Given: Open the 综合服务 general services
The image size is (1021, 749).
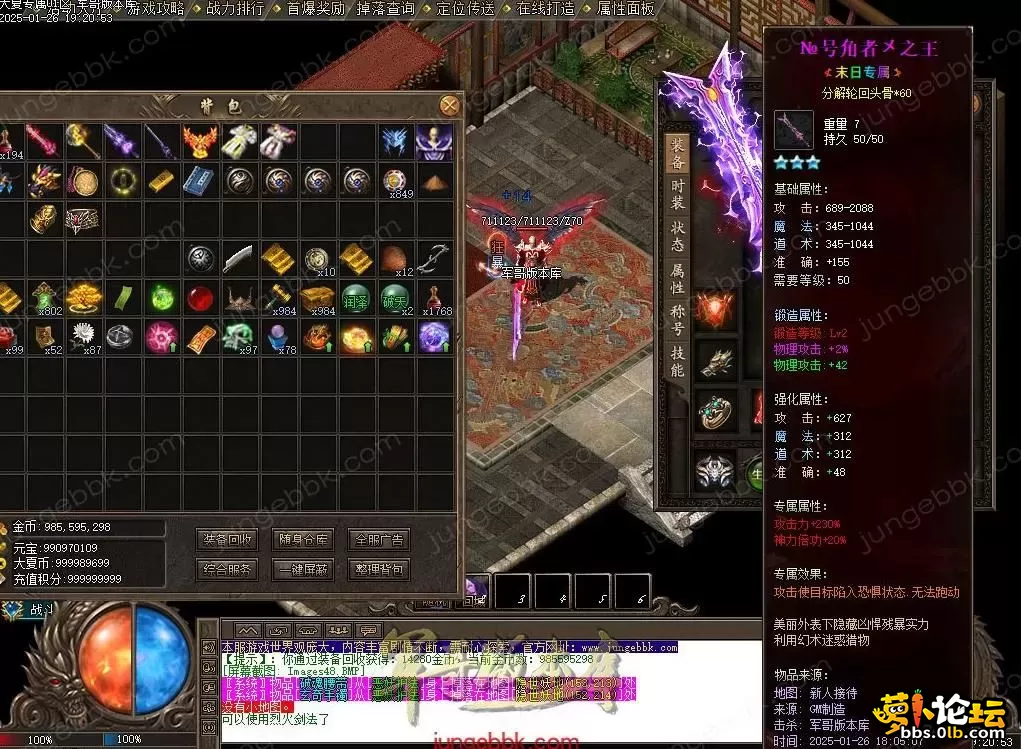Looking at the screenshot, I should (227, 569).
